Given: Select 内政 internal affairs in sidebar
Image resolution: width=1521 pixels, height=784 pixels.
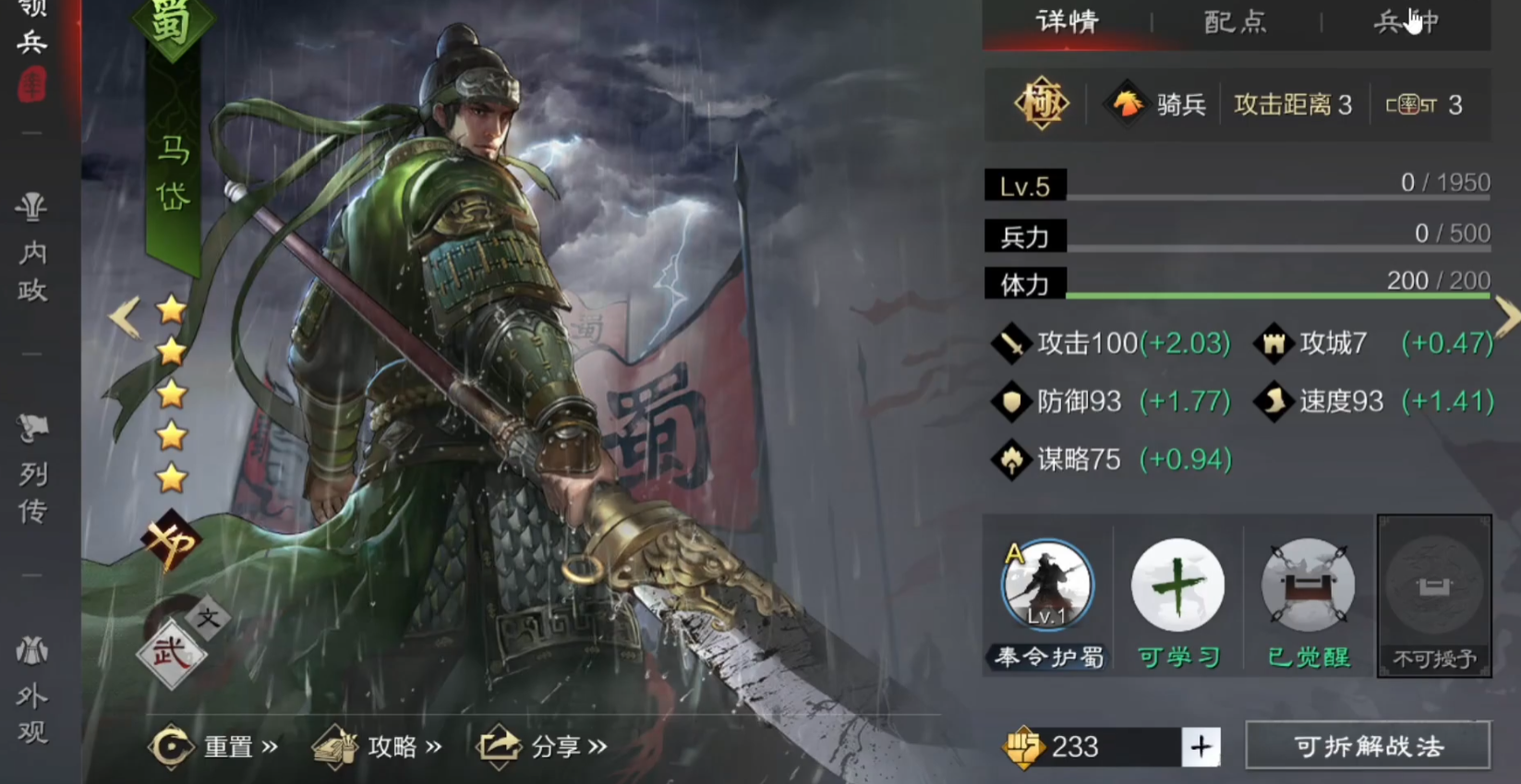Looking at the screenshot, I should 32,249.
